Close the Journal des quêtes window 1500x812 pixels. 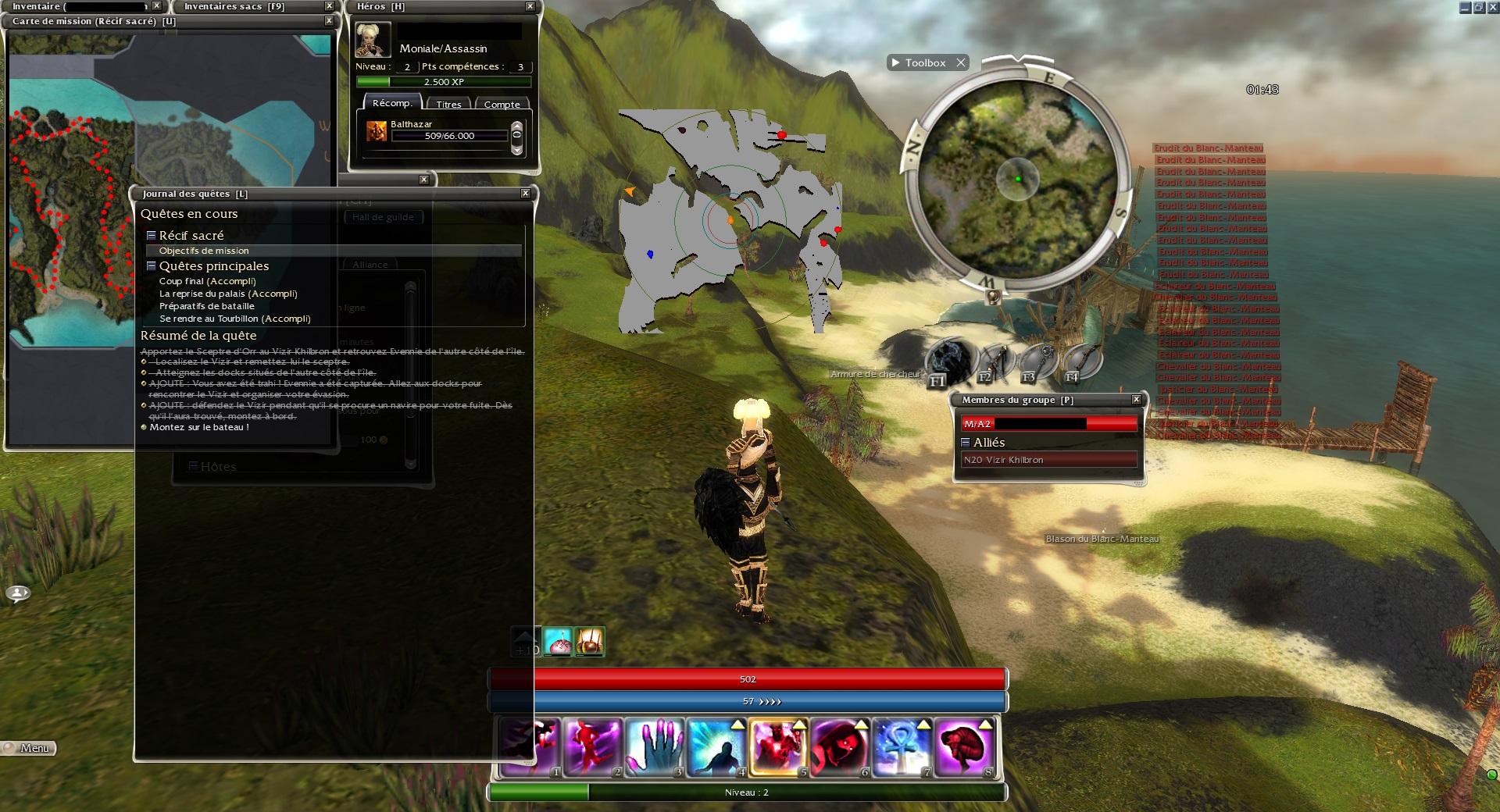pos(525,193)
